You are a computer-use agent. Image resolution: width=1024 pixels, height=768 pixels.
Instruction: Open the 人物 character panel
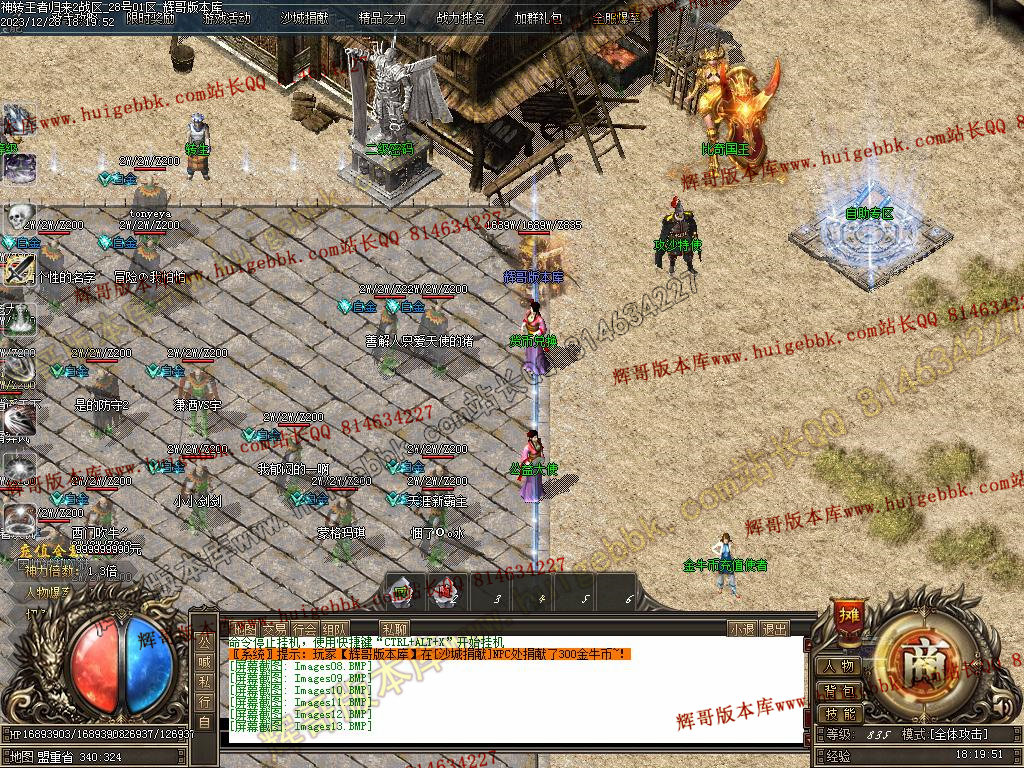pos(839,666)
